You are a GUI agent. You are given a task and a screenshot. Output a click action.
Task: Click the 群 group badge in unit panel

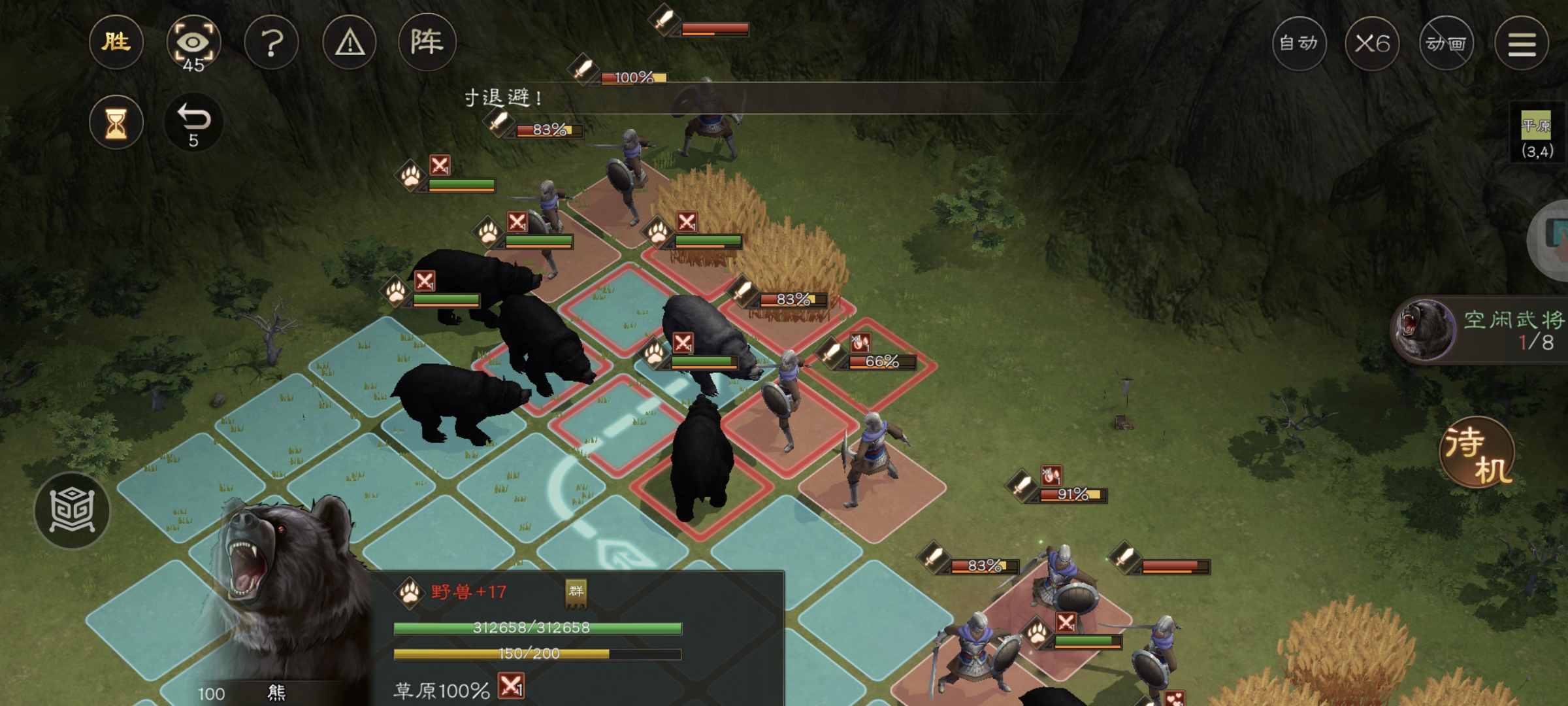coord(576,592)
